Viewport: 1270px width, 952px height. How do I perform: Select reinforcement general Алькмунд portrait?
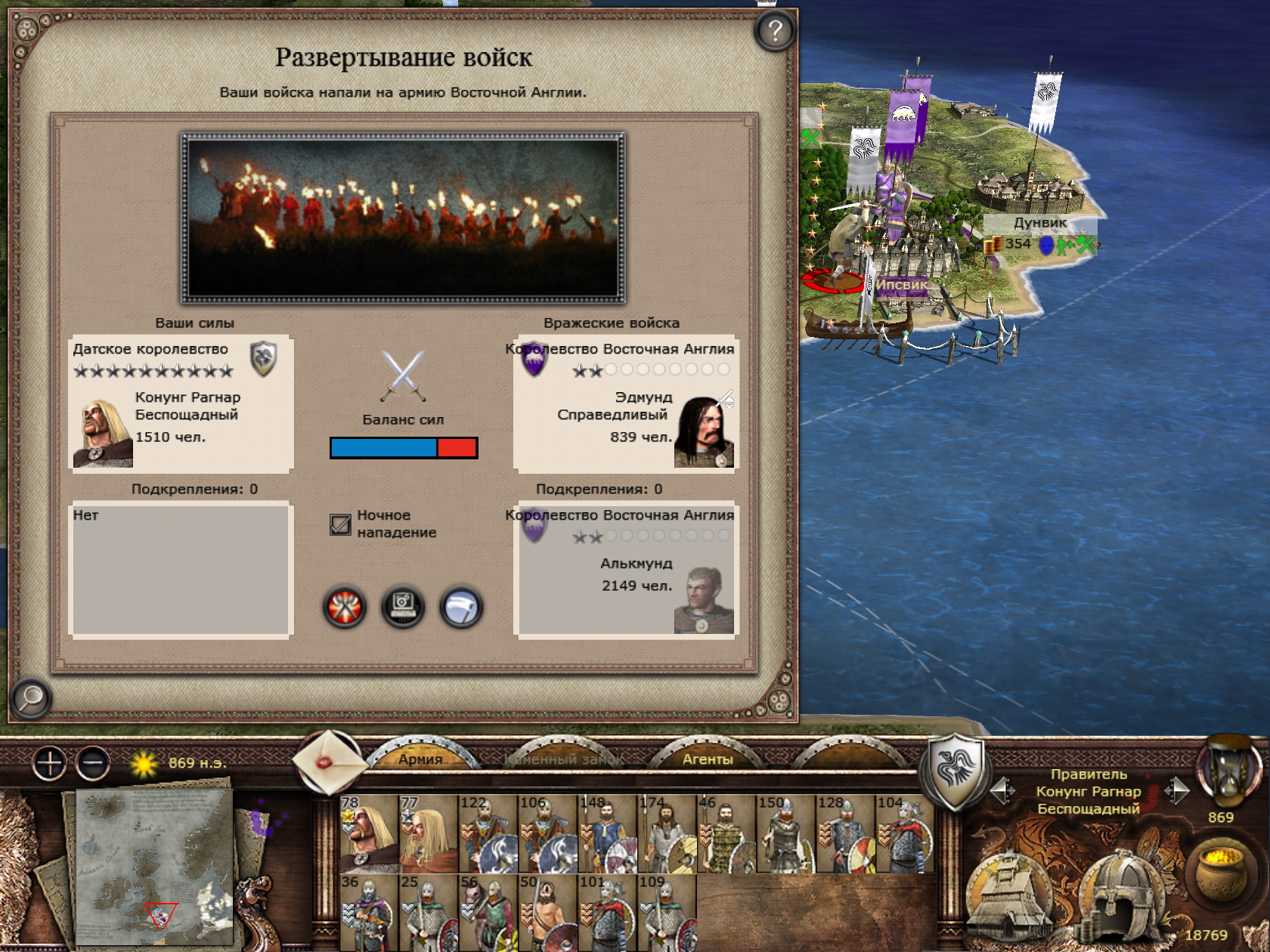click(704, 600)
